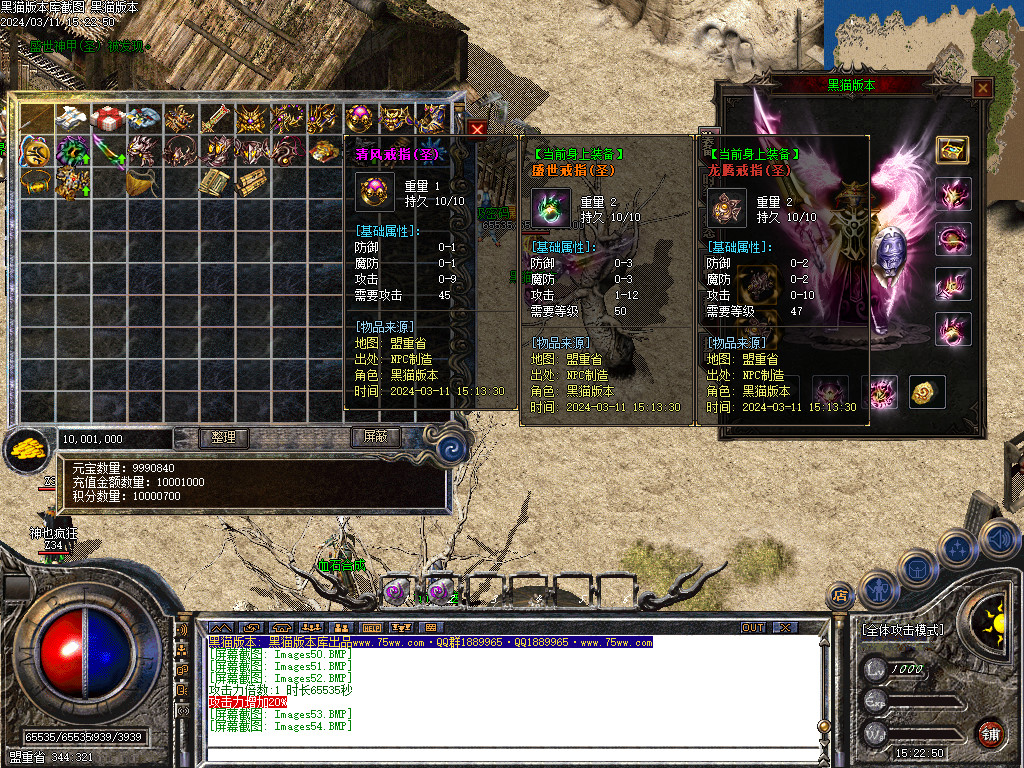The width and height of the screenshot is (1024, 768).
Task: Click the 整理 sort button
Action: 223,438
